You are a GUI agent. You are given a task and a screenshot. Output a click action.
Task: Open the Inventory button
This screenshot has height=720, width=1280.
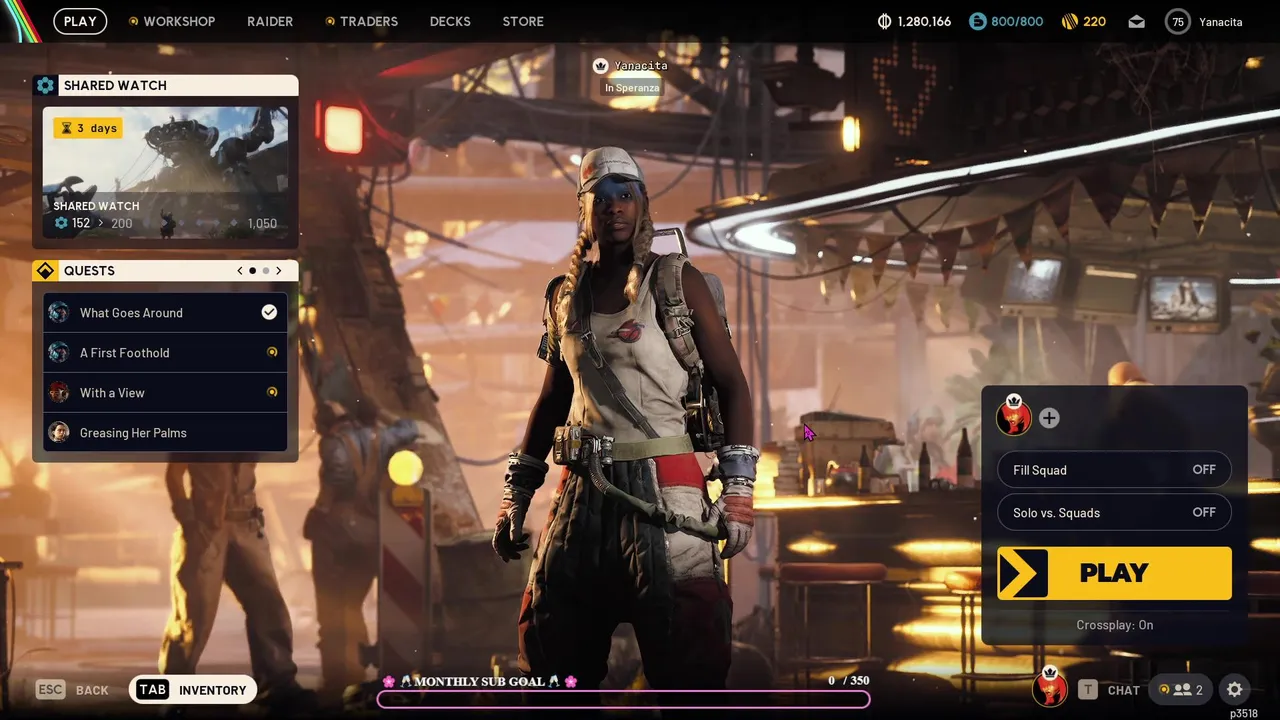click(x=193, y=690)
